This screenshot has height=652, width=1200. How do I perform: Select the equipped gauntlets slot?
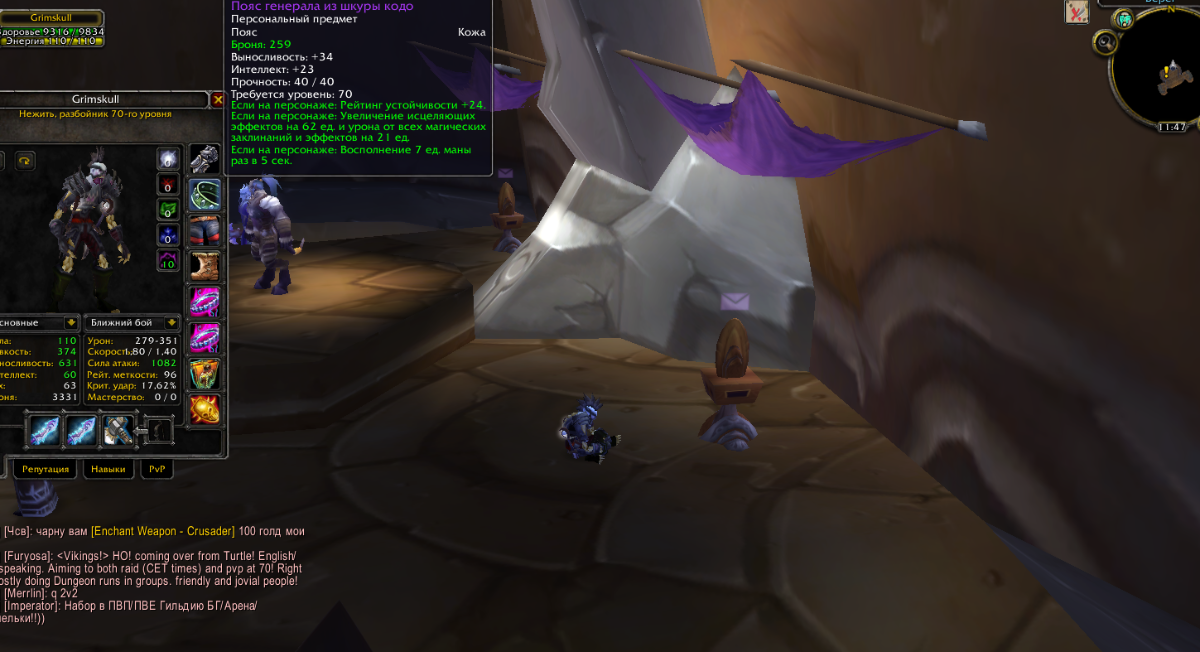click(204, 160)
